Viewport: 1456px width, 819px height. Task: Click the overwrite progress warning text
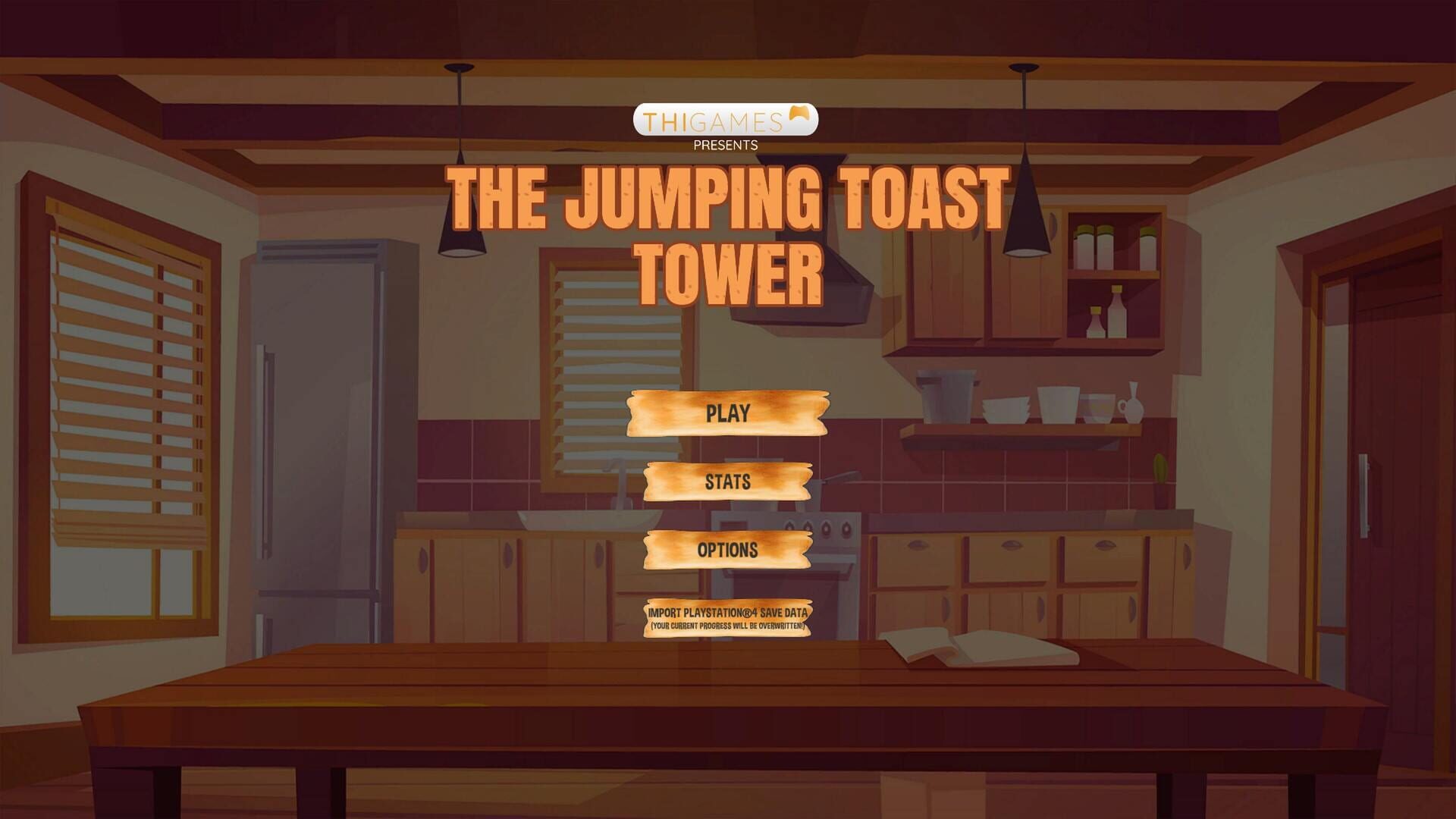[728, 626]
